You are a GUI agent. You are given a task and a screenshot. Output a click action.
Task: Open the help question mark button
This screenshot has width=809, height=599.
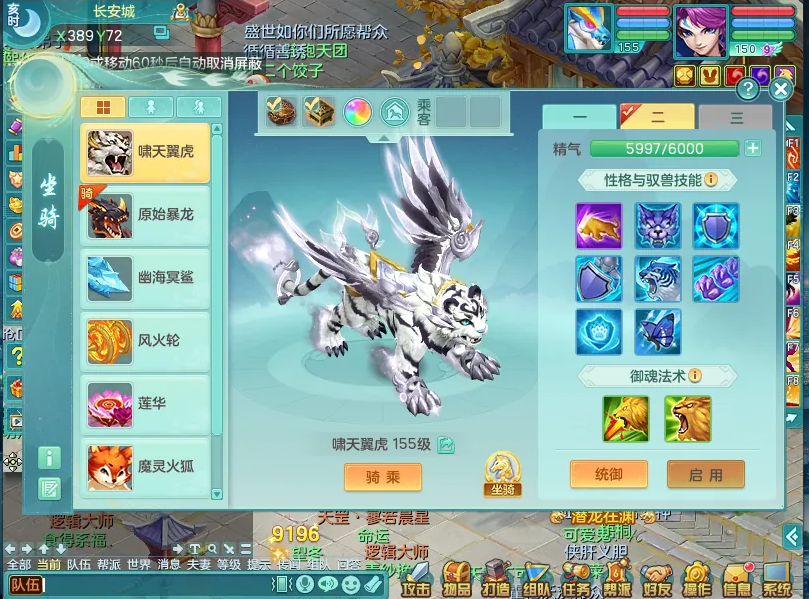[x=748, y=89]
